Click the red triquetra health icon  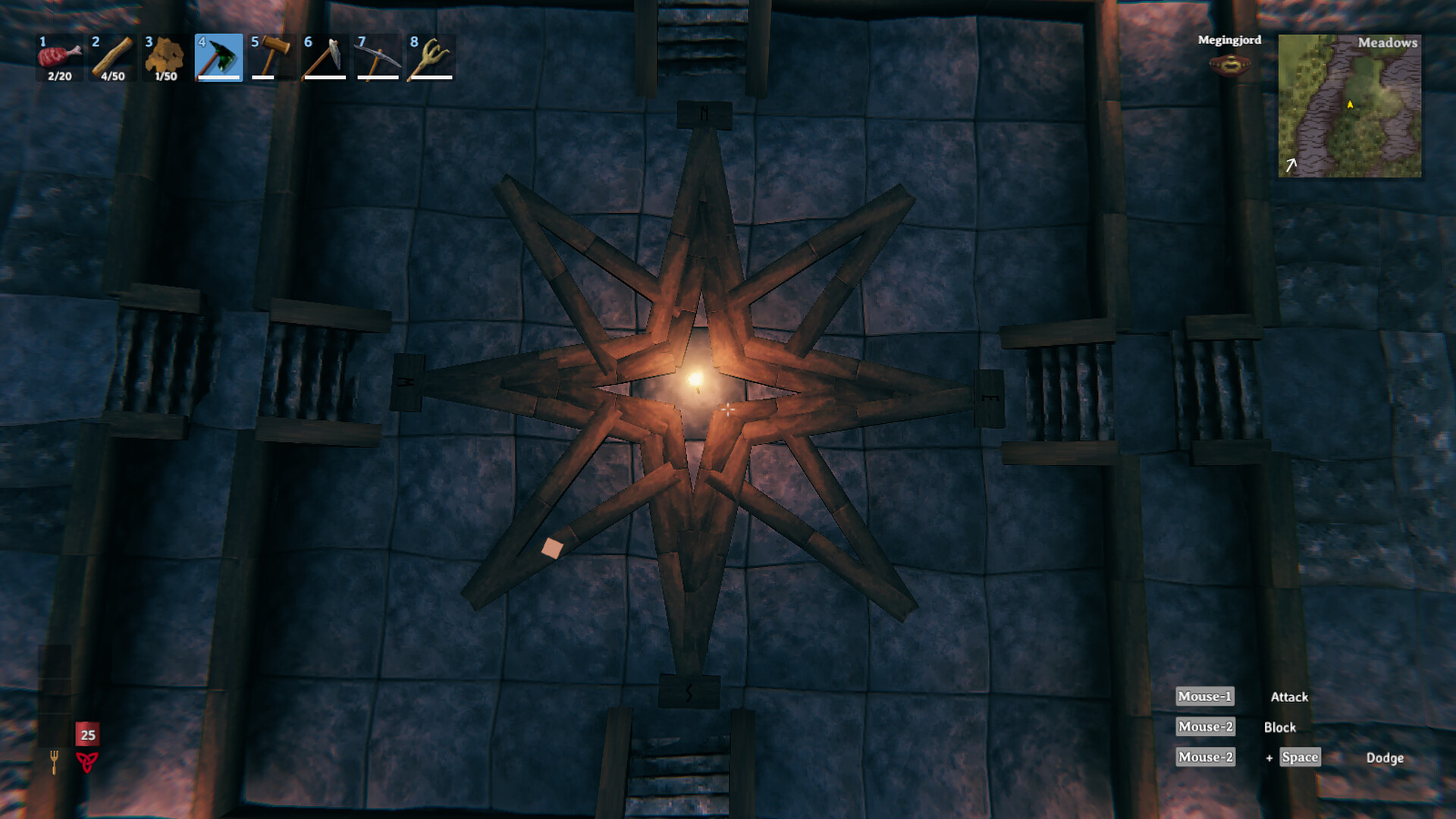(87, 761)
